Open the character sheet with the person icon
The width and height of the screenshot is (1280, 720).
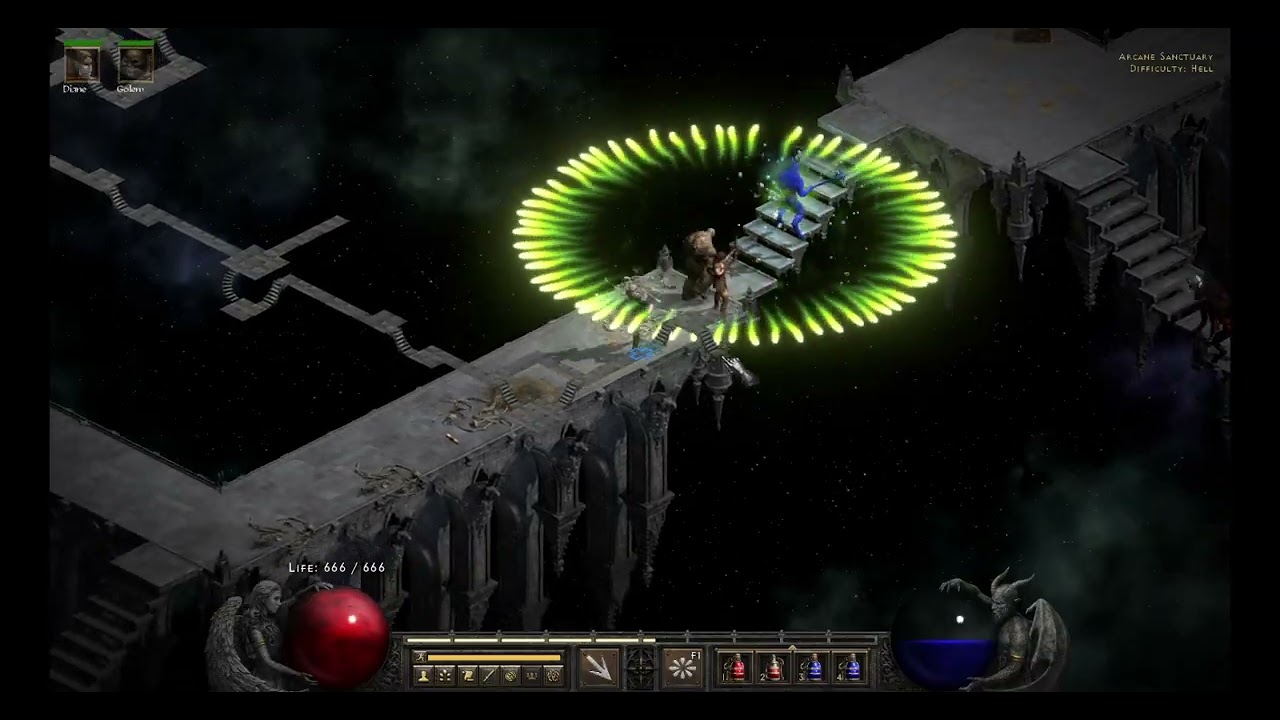(423, 676)
